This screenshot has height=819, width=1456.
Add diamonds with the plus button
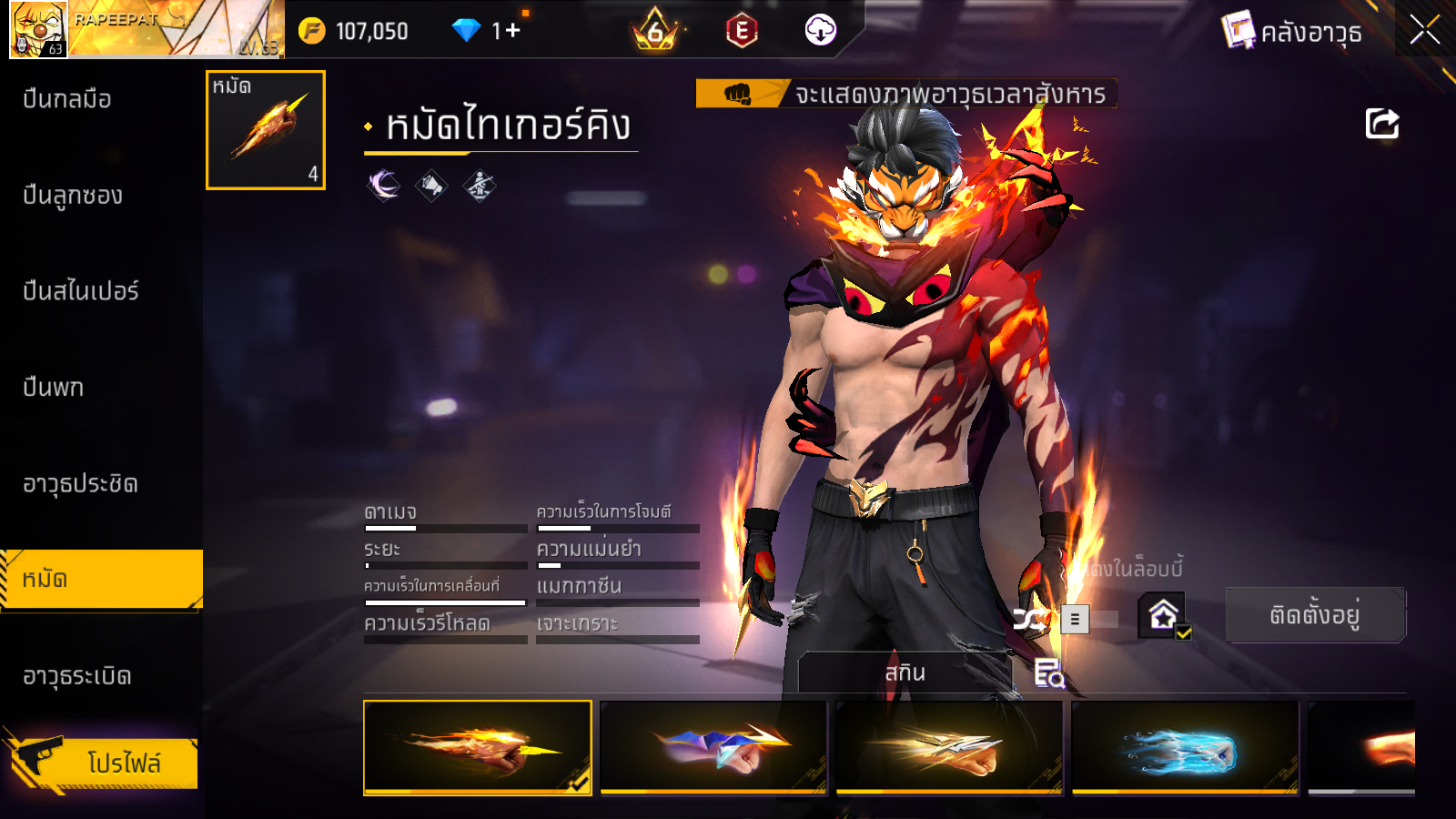click(512, 31)
